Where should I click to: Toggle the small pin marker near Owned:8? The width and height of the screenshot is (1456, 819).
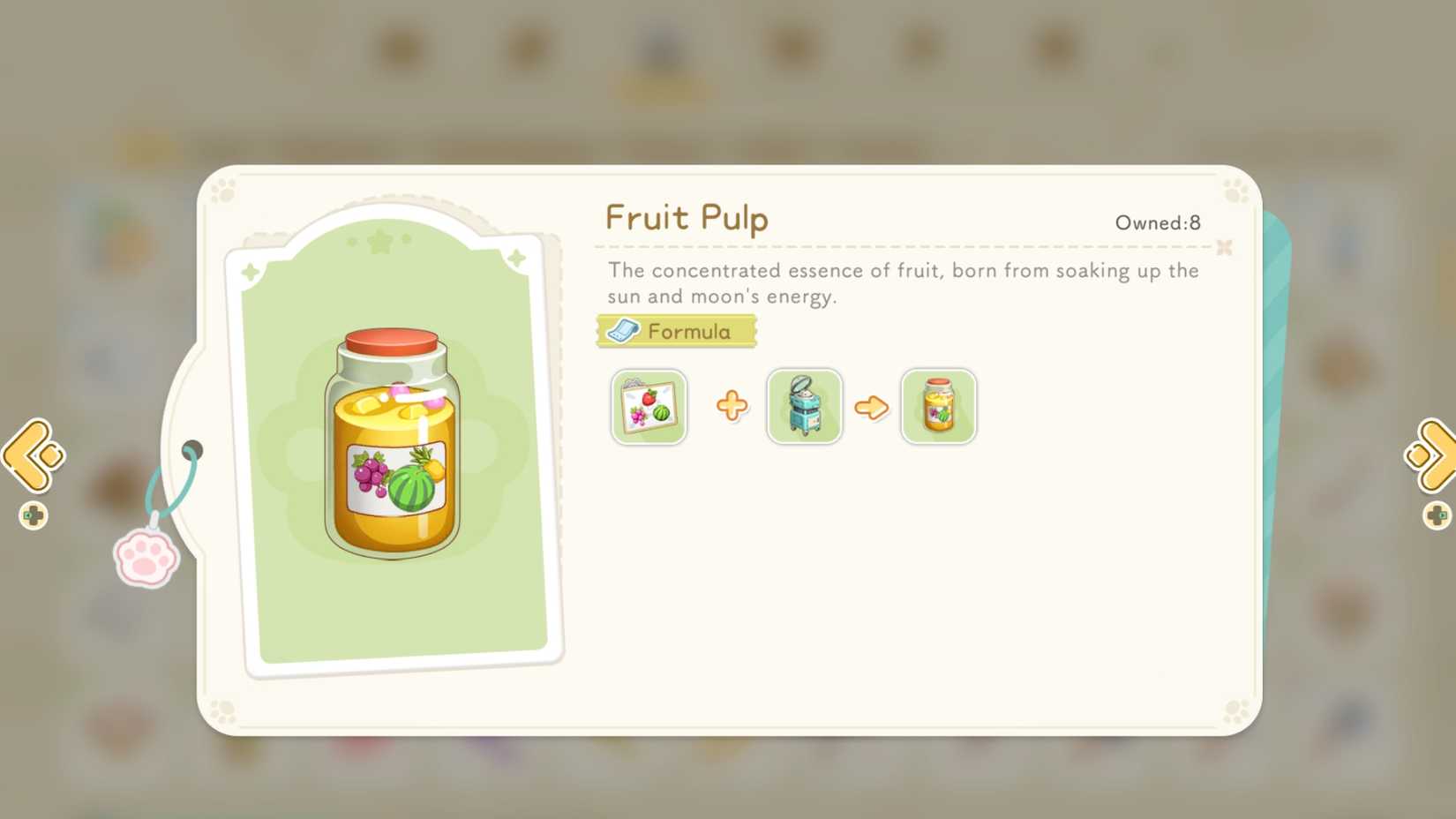pos(1224,248)
